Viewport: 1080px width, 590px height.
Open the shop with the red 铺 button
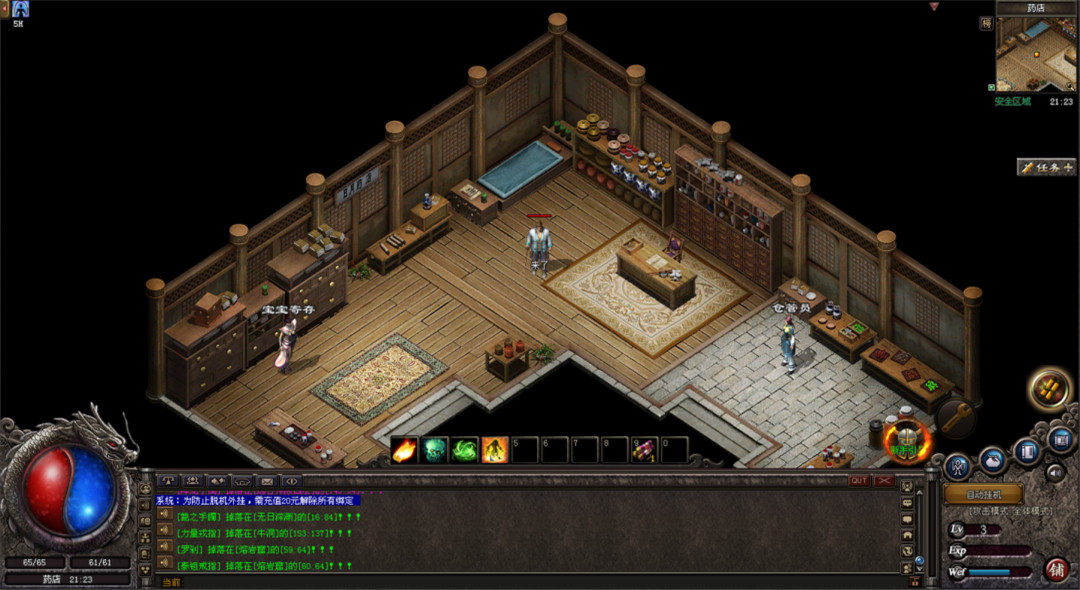pos(1057,569)
